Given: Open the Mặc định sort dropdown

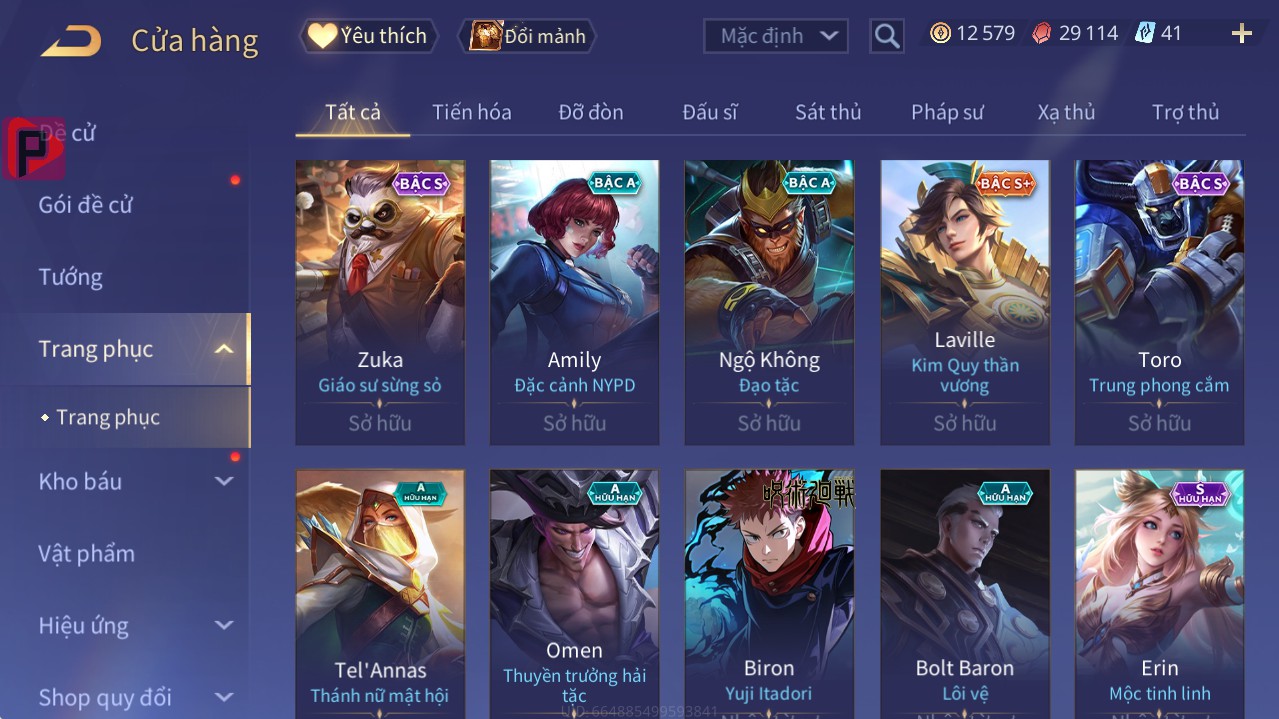Looking at the screenshot, I should (776, 37).
